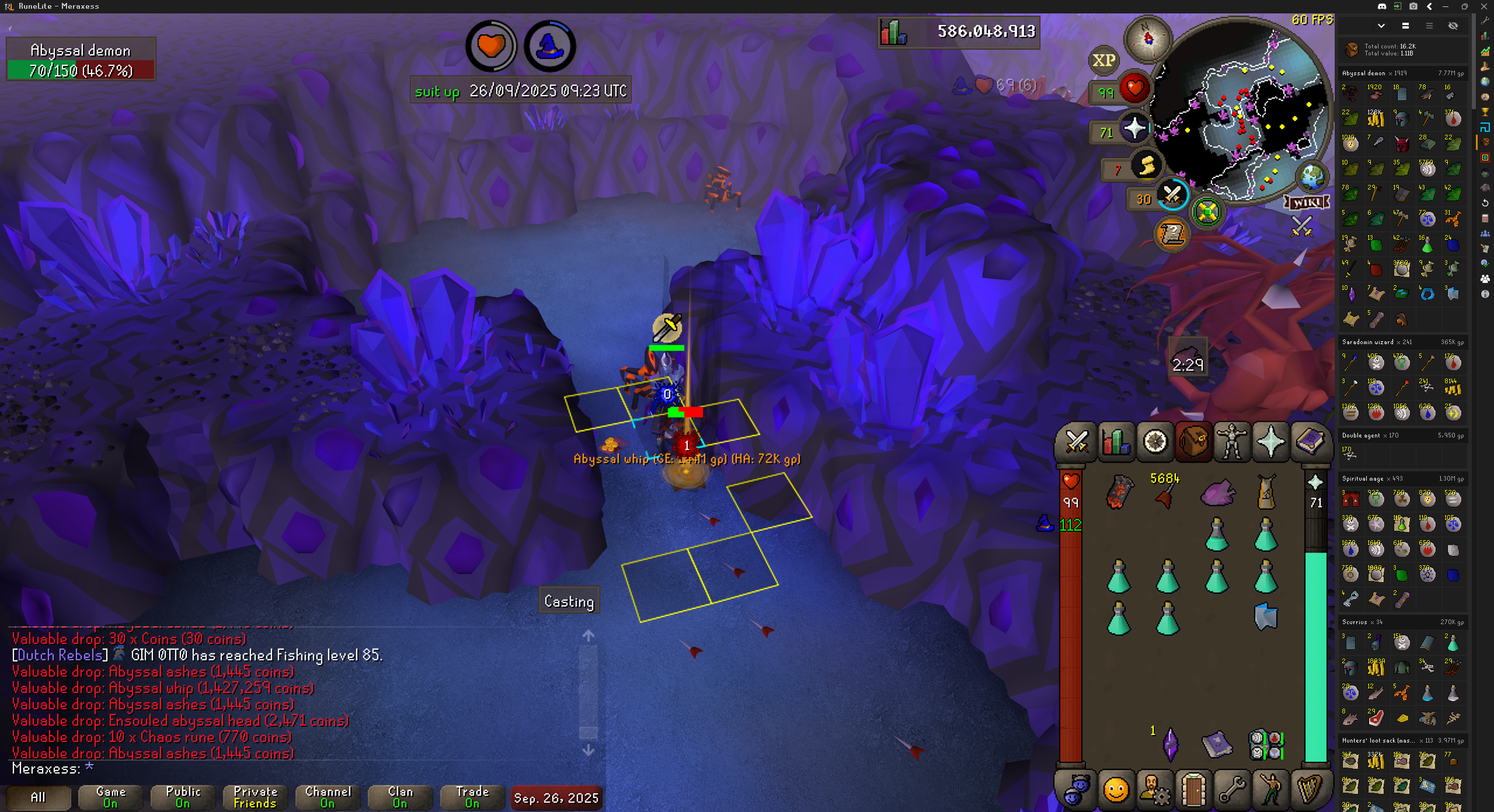The image size is (1494, 812).
Task: Toggle run with the boot energy orb
Action: [x=1146, y=166]
